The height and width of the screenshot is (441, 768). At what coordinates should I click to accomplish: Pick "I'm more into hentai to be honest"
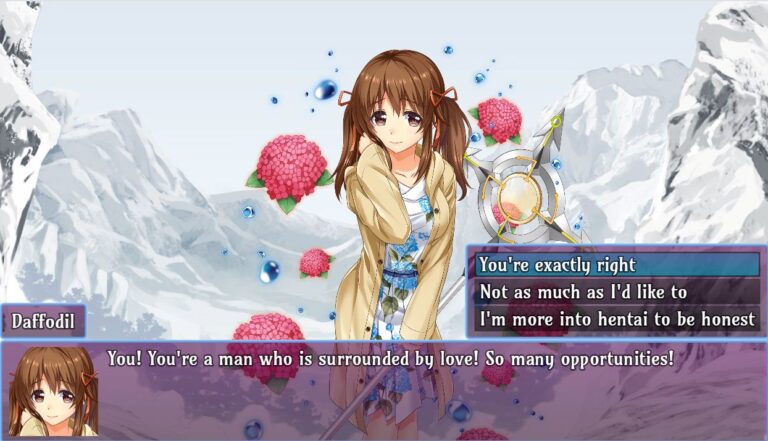pos(615,319)
